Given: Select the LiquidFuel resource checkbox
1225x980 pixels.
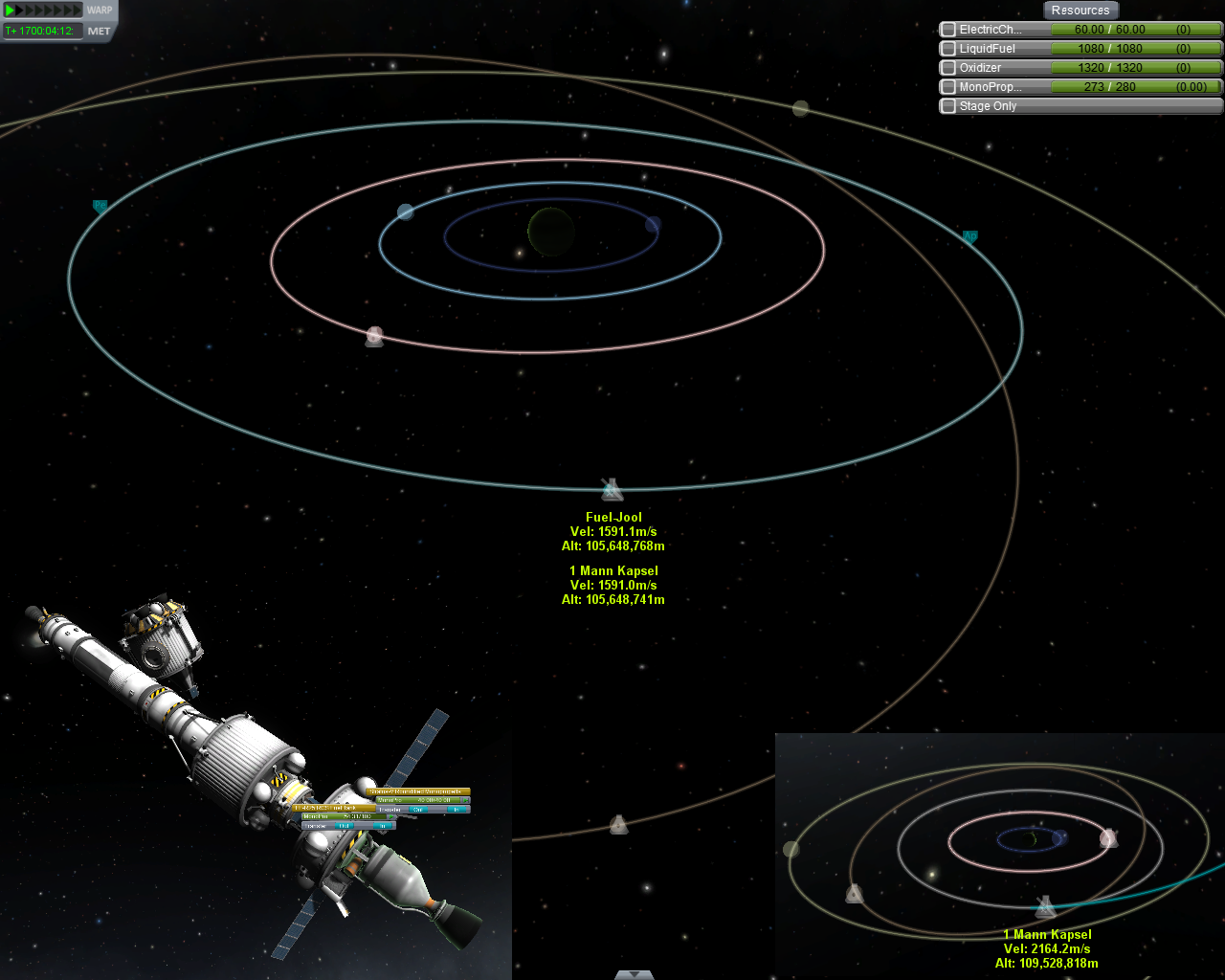Looking at the screenshot, I should pos(948,49).
